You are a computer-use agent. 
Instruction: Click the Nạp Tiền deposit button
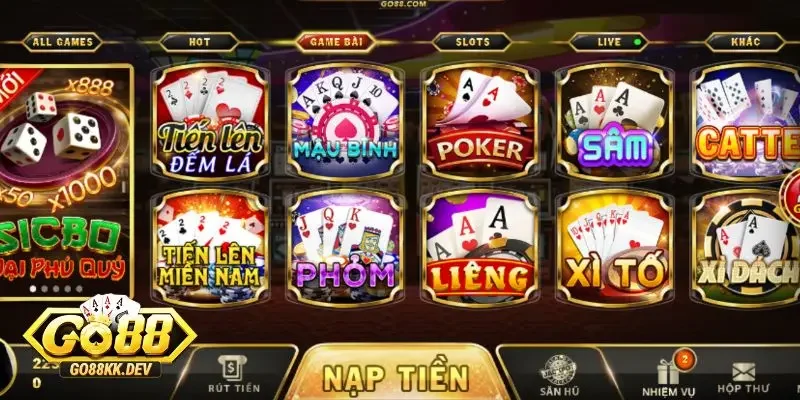click(396, 376)
